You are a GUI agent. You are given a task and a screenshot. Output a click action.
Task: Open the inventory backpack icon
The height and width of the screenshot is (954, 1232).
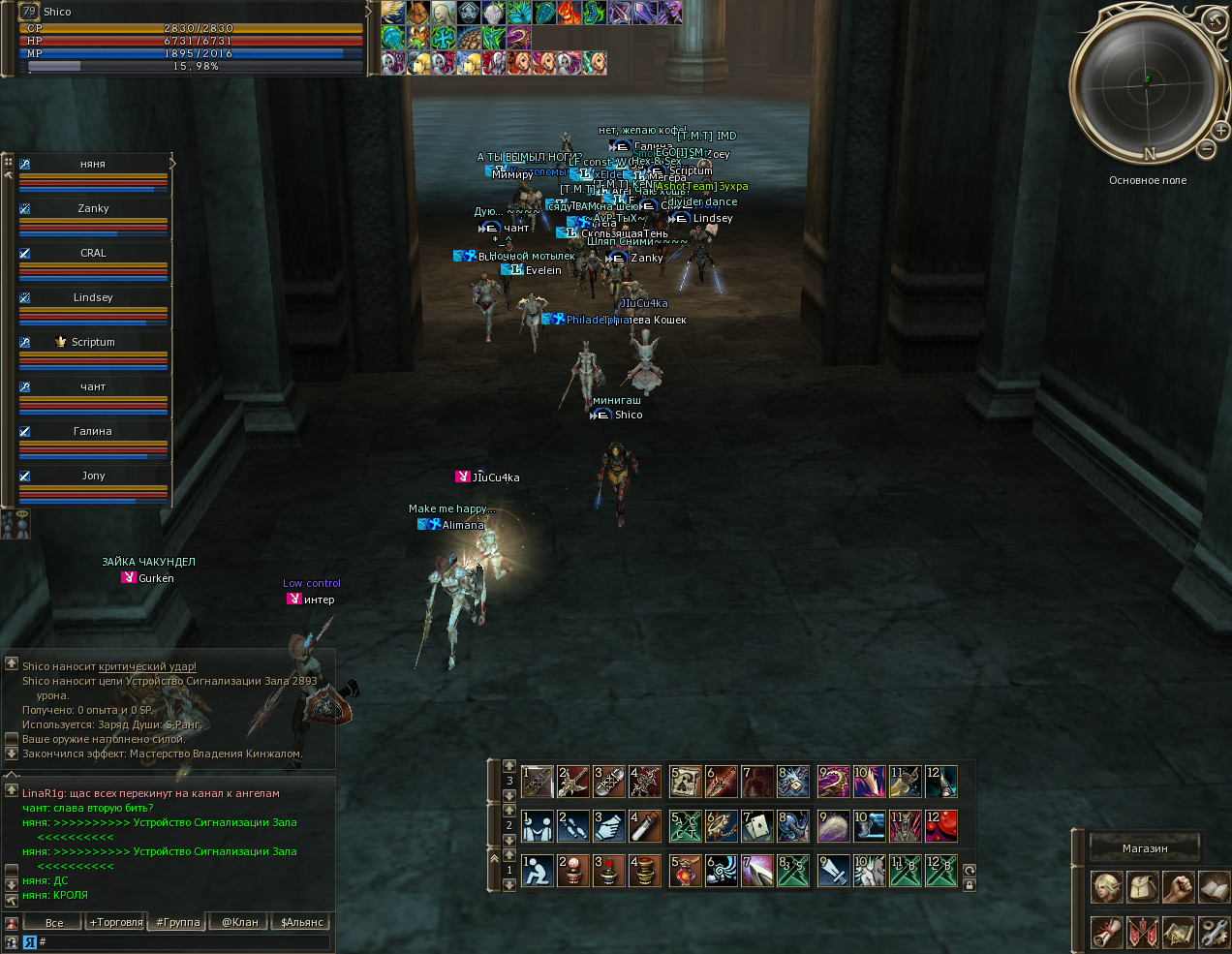pyautogui.click(x=1143, y=887)
